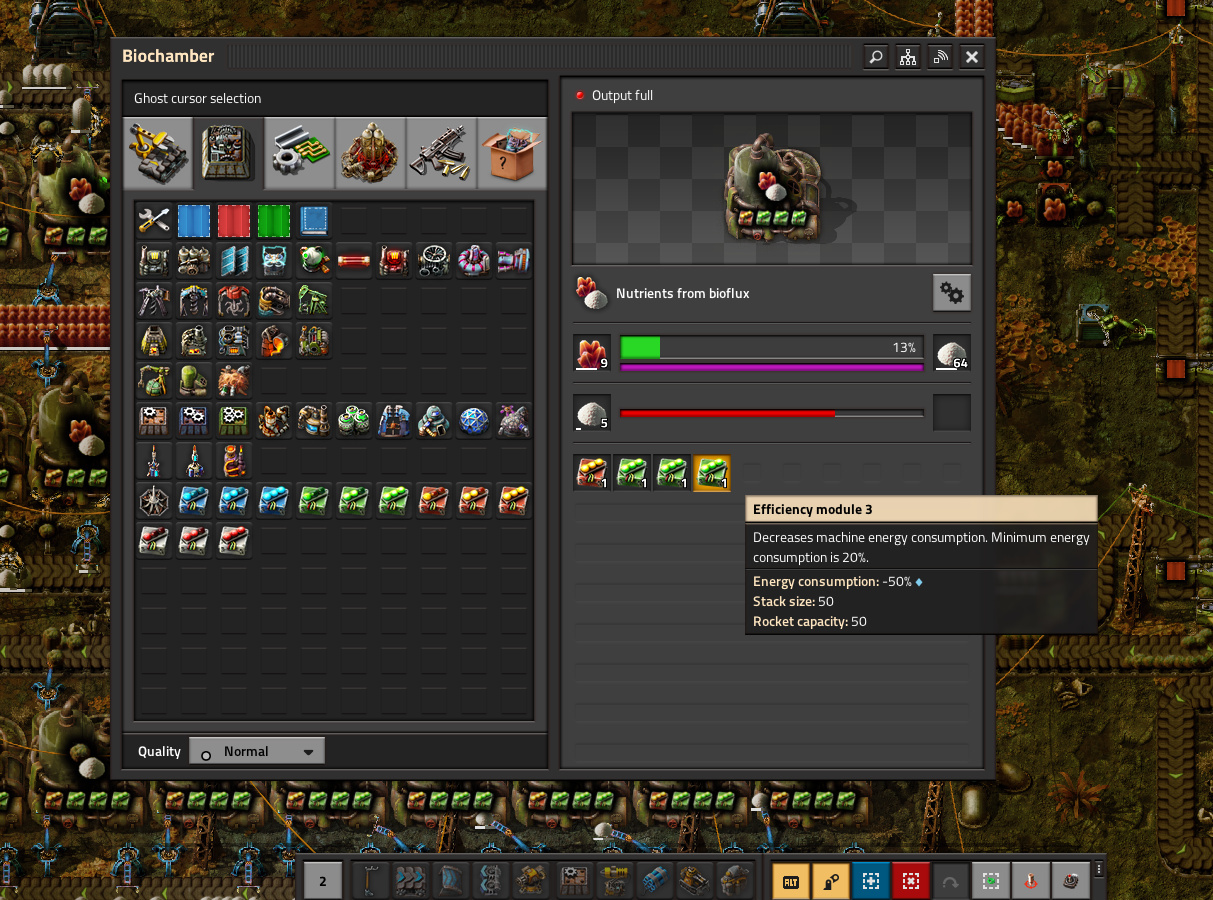Open the rocket silo Space category tab
Viewport: 1213px width, 900px height.
pyautogui.click(x=371, y=153)
